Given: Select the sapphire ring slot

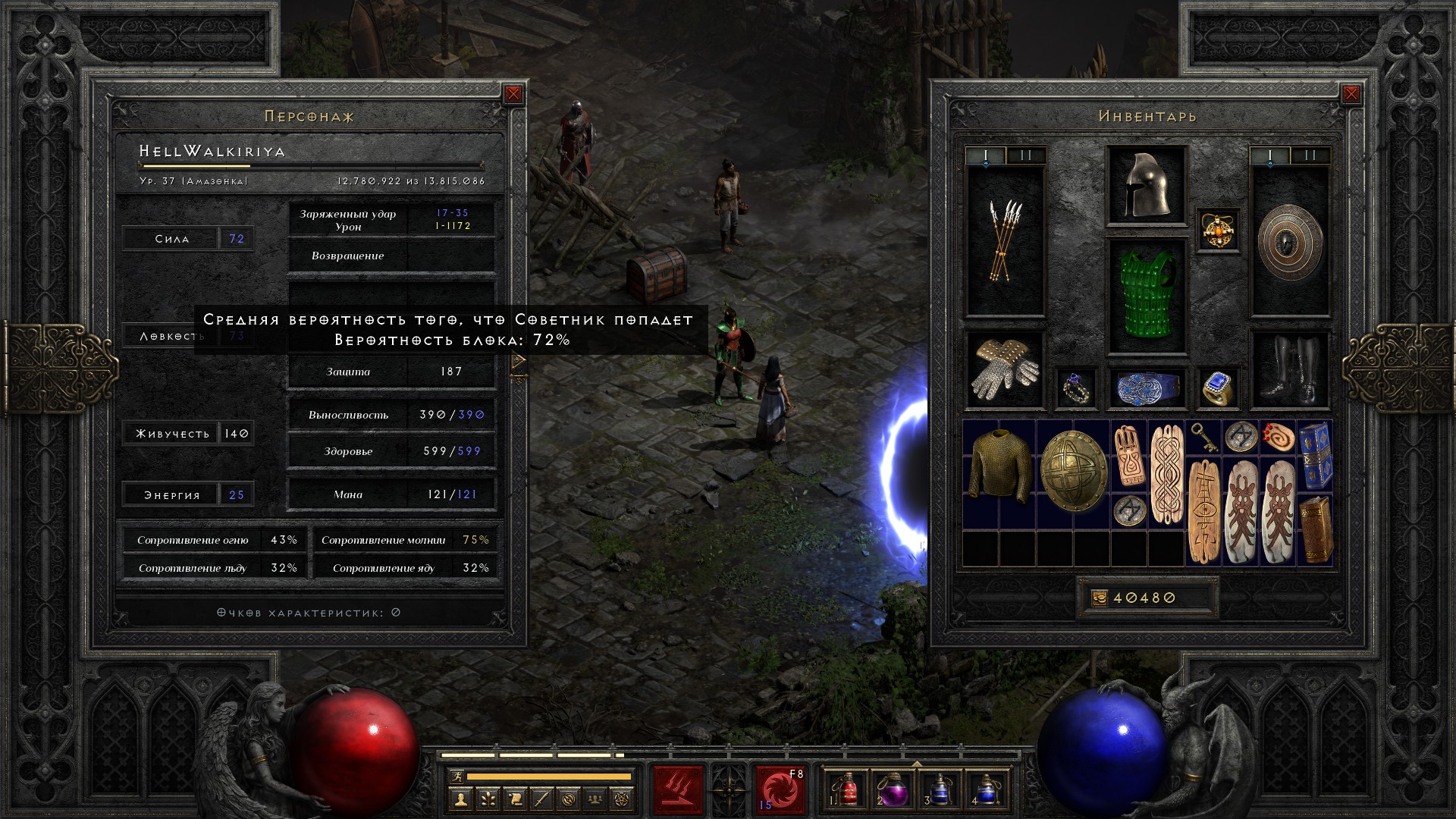Looking at the screenshot, I should click(1218, 388).
